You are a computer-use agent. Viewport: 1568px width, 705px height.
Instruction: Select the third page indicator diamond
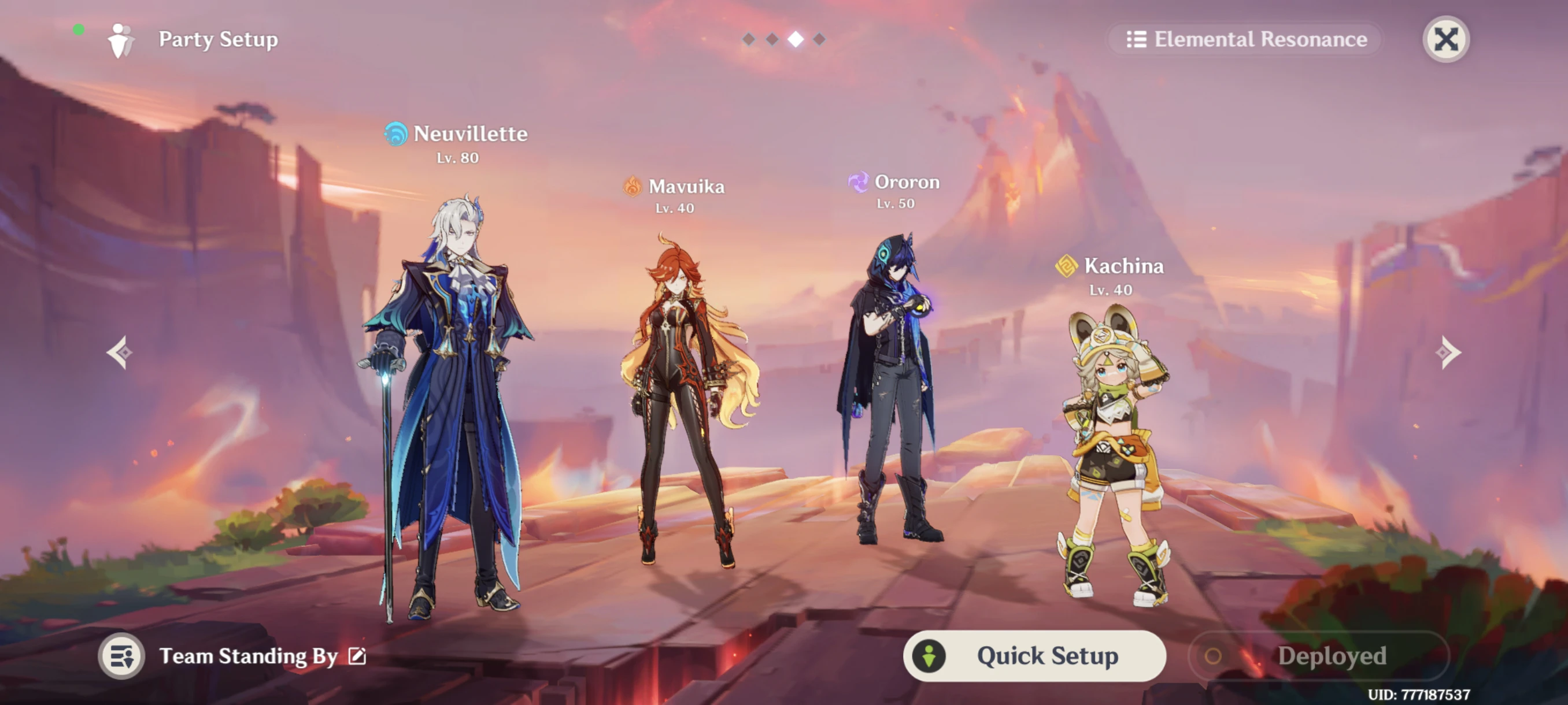coord(795,39)
